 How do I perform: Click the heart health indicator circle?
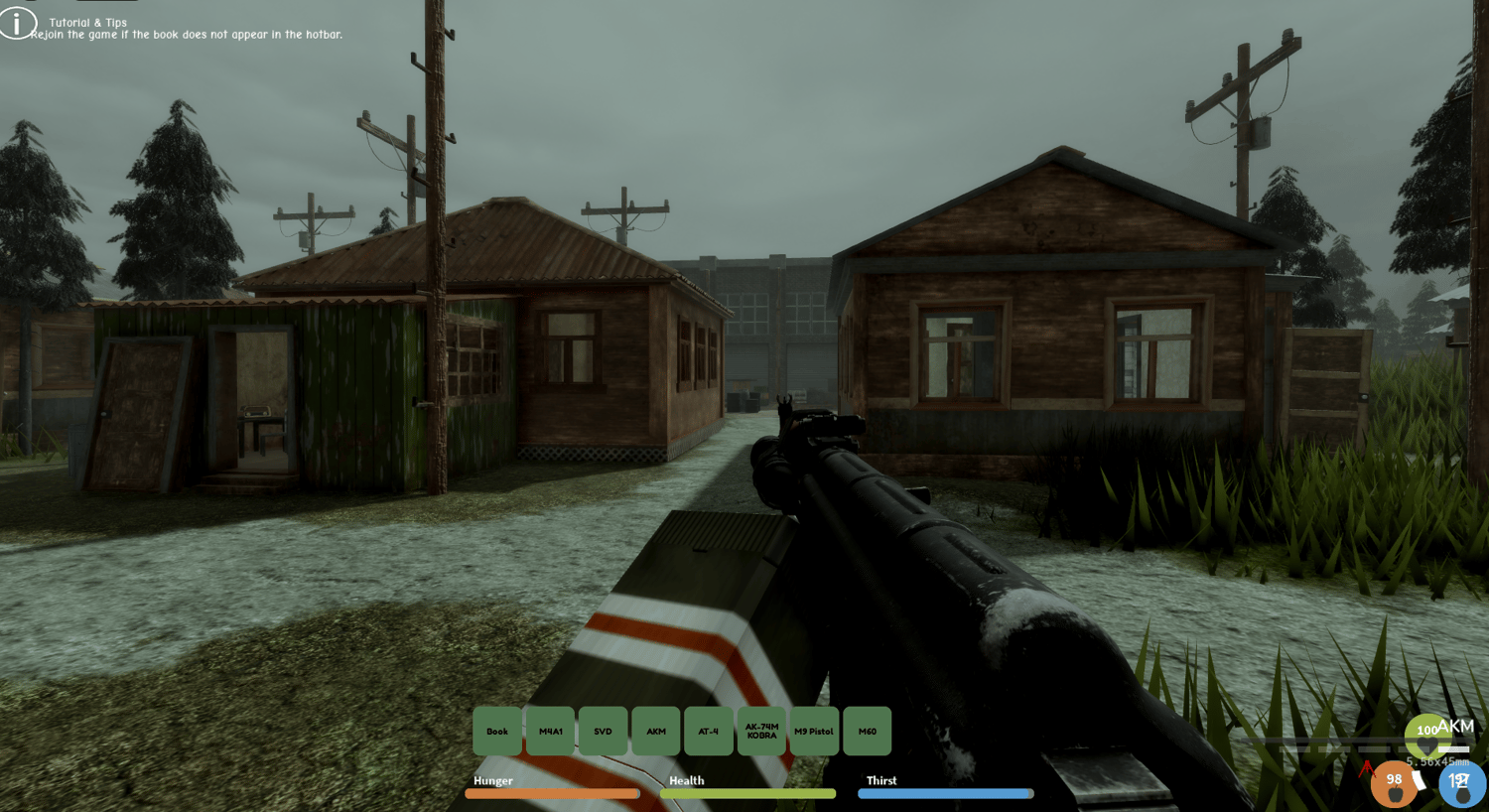[x=1427, y=735]
